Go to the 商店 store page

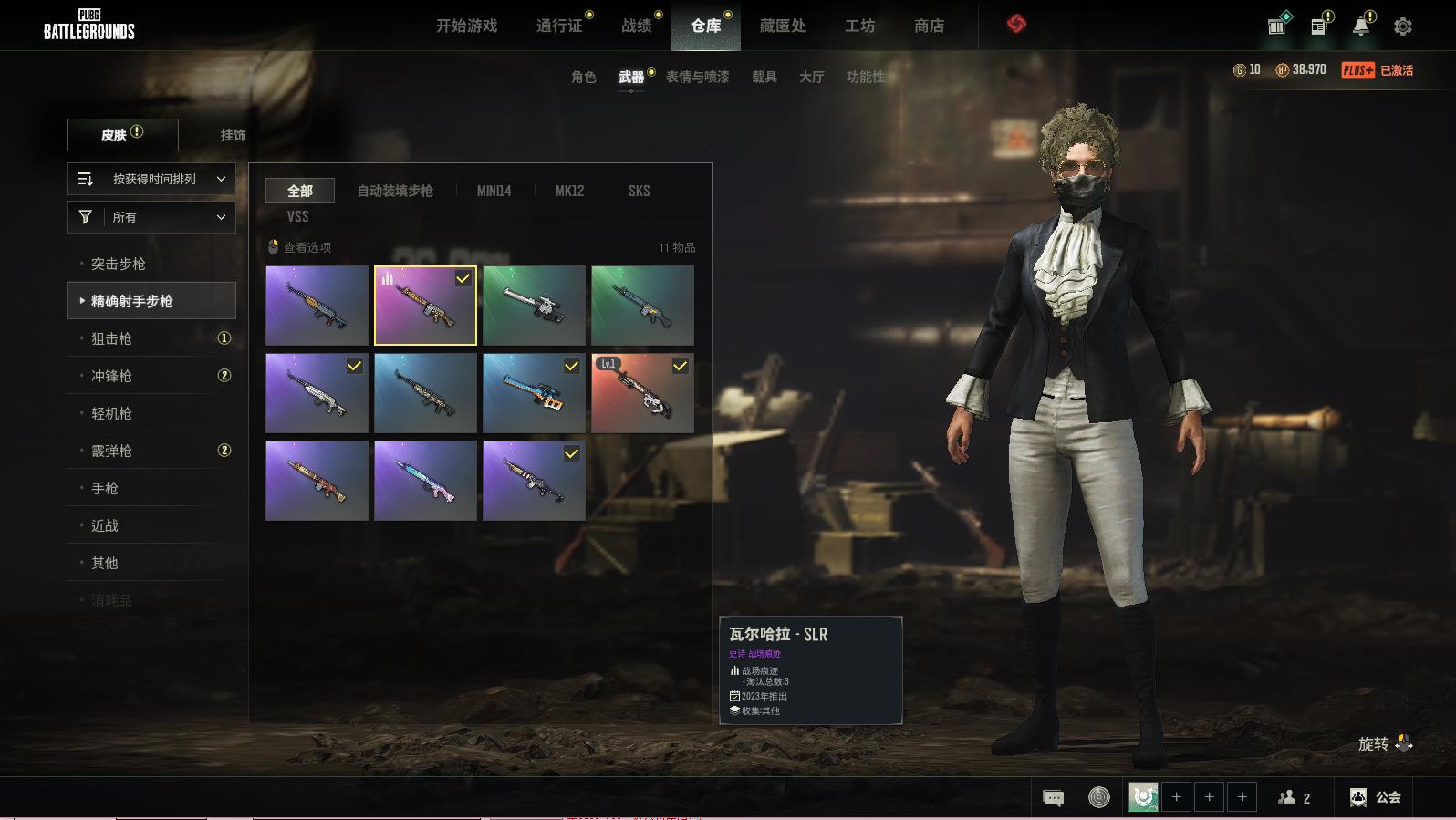pyautogui.click(x=929, y=26)
